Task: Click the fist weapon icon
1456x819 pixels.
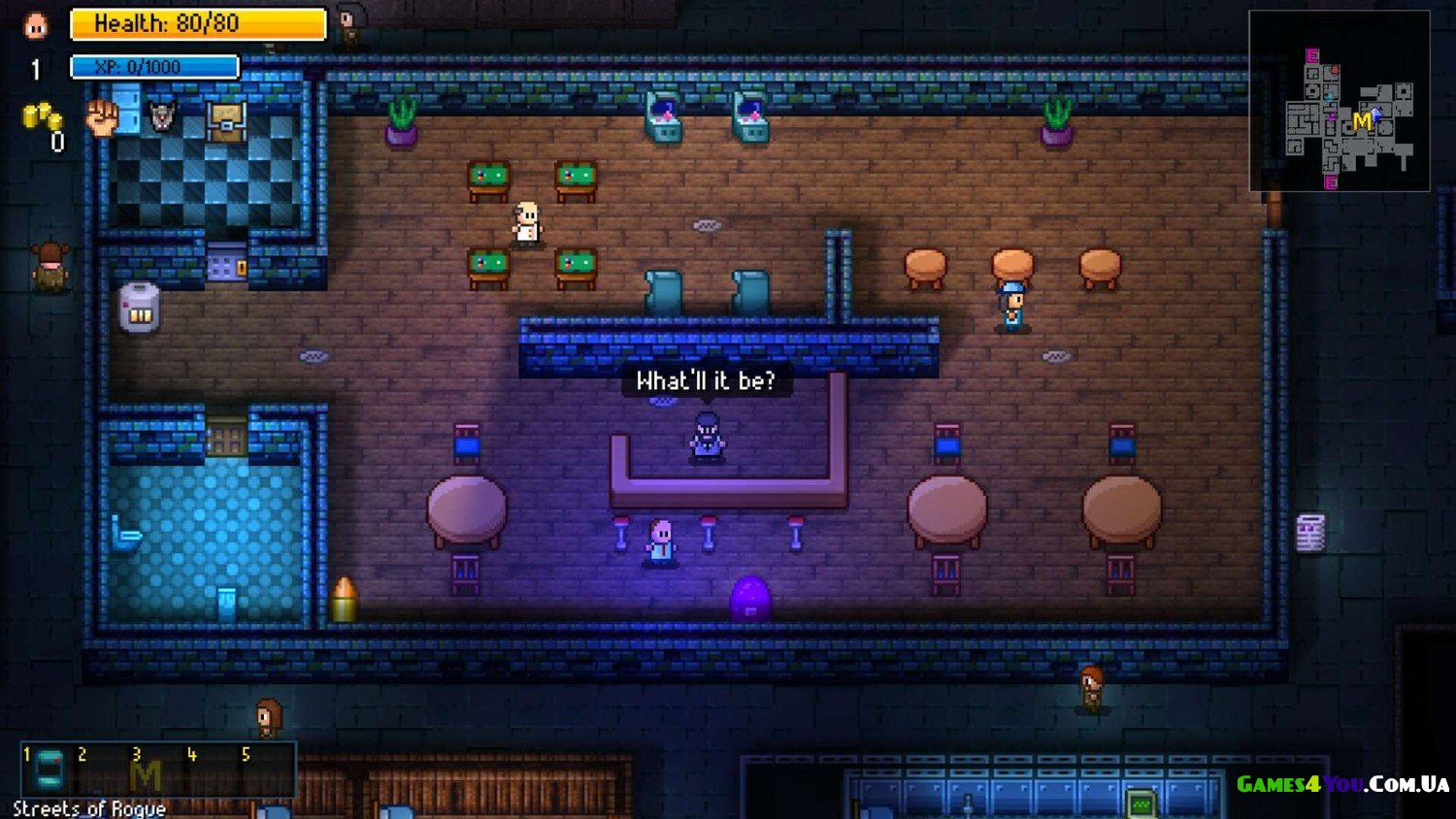Action: 102,117
